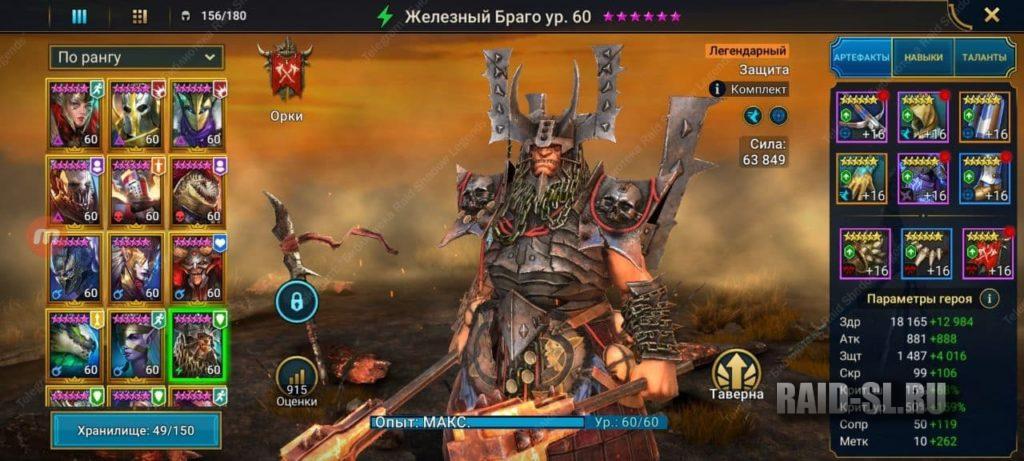Select the equipped chestplate artifact slot
Screen dimensions: 1024x461
923,178
